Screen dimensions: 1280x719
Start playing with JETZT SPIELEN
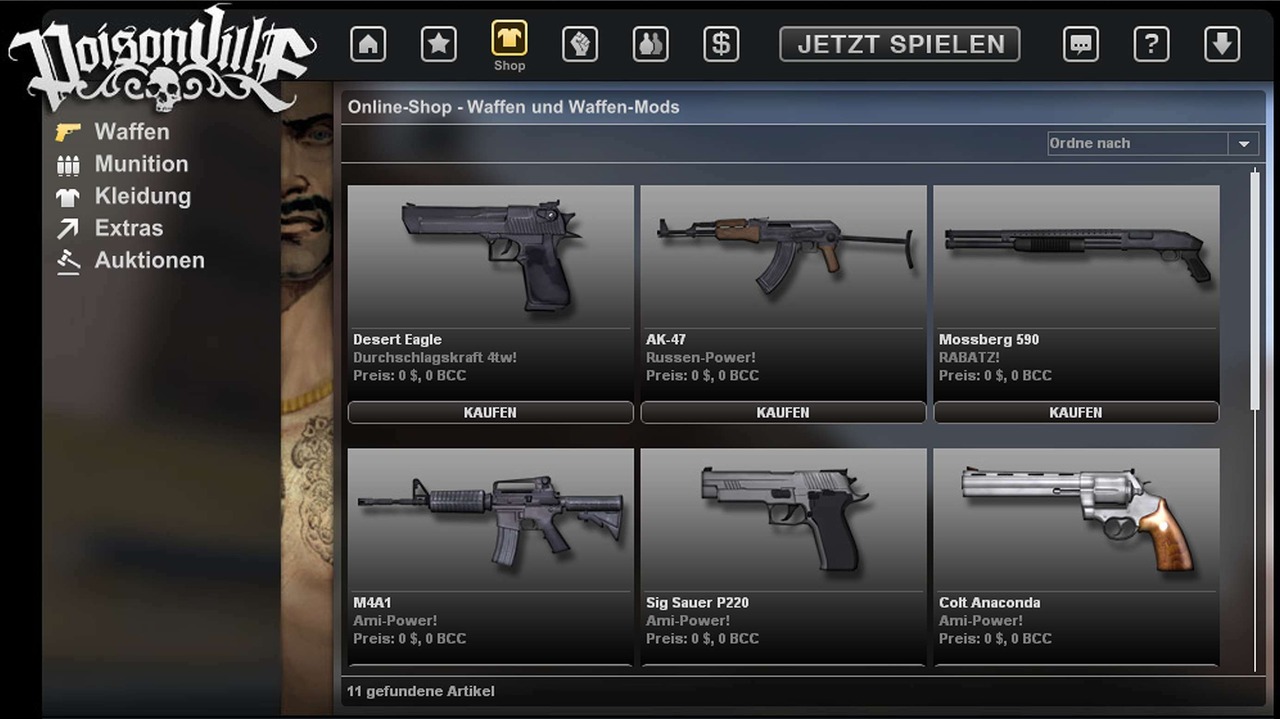pos(900,44)
